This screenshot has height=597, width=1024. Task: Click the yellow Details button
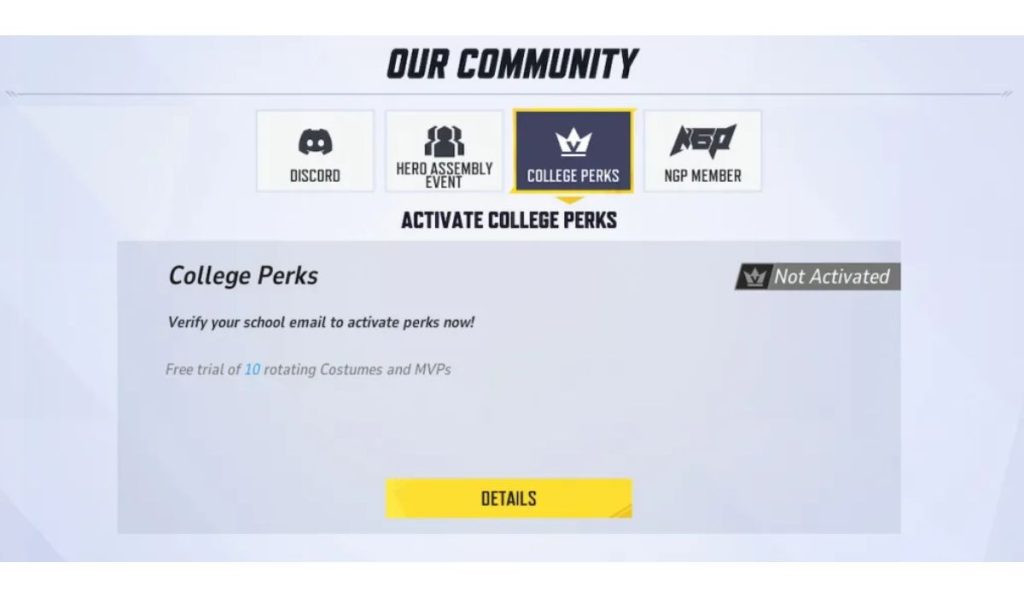pyautogui.click(x=509, y=498)
